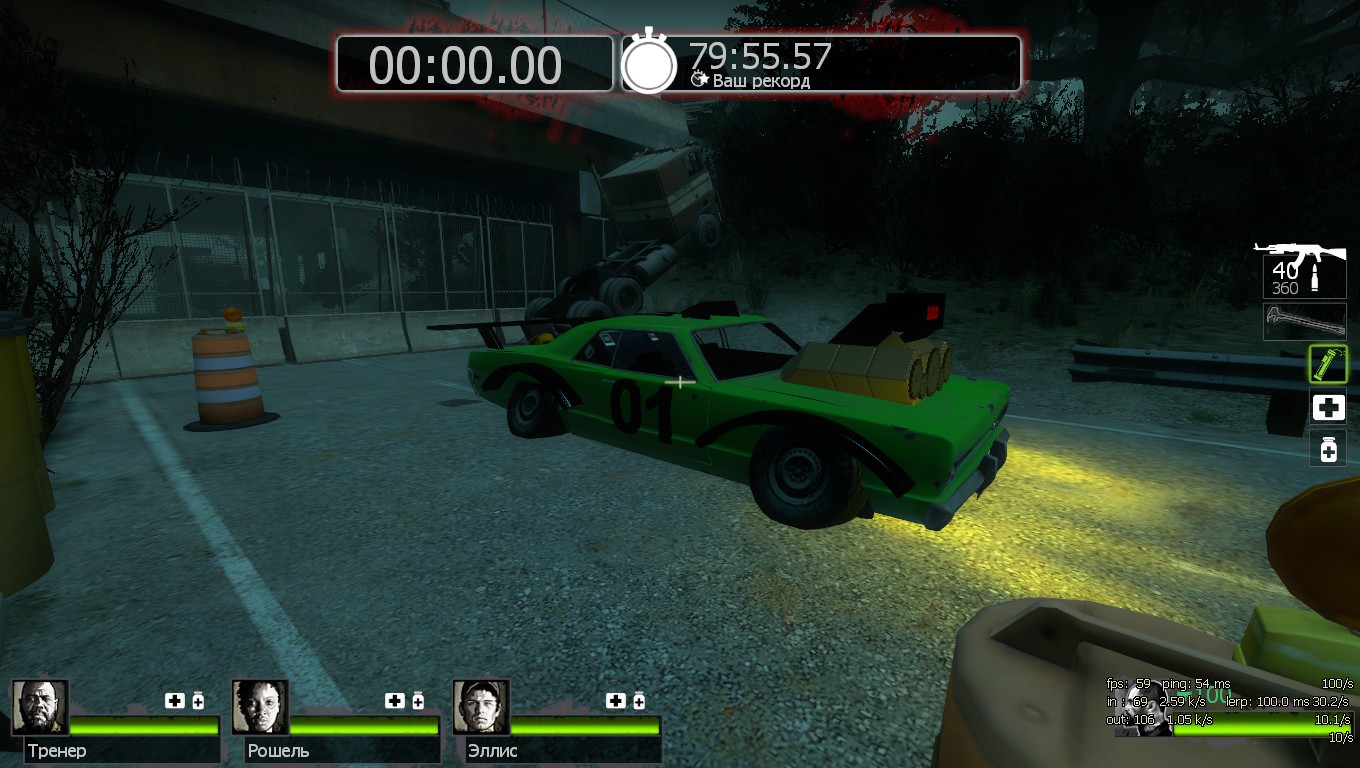Click the player's own portrait
This screenshot has width=1360, height=768.
click(x=1143, y=708)
